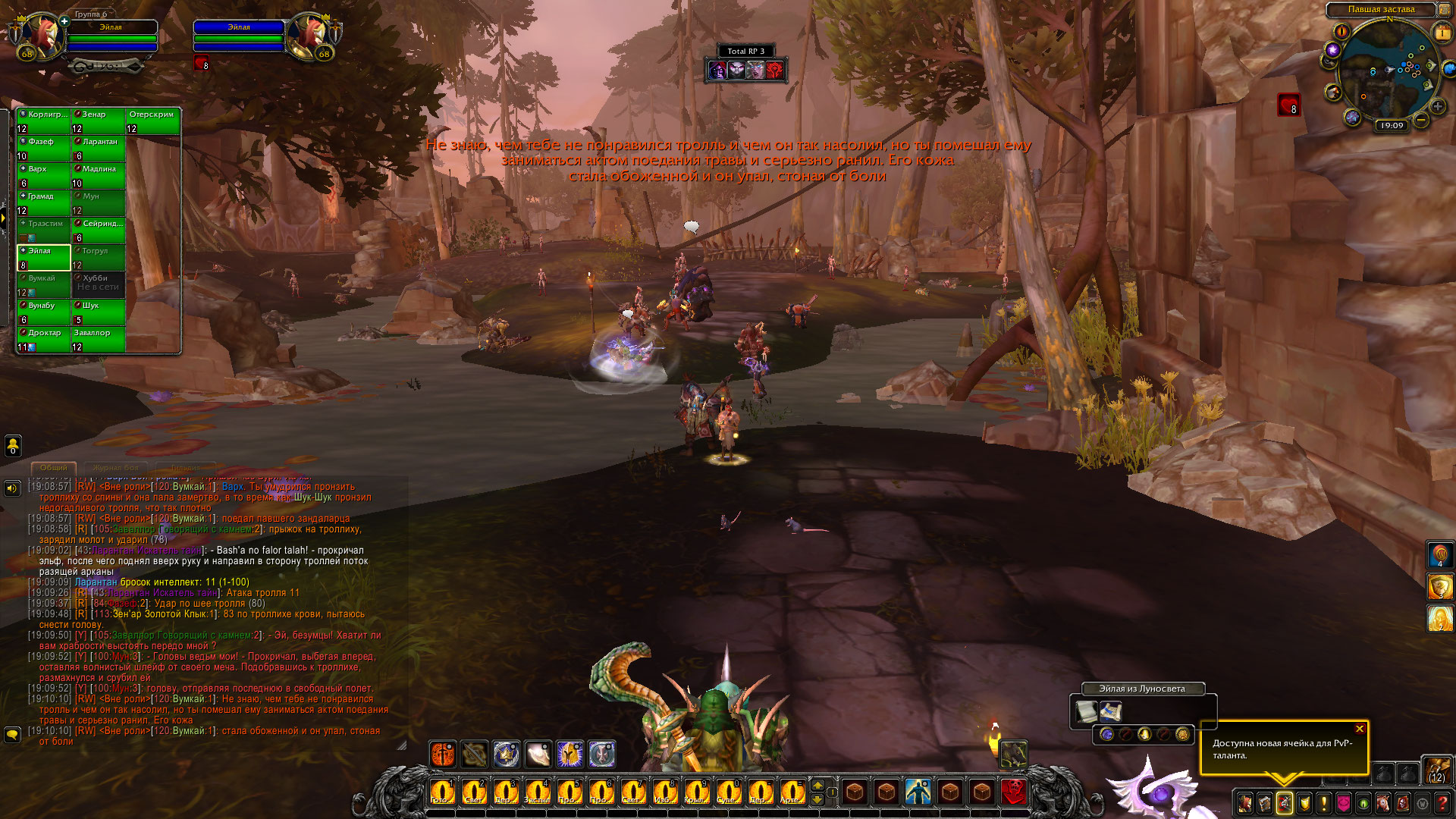Open the red question mark help button
The width and height of the screenshot is (1456, 819).
[1442, 803]
